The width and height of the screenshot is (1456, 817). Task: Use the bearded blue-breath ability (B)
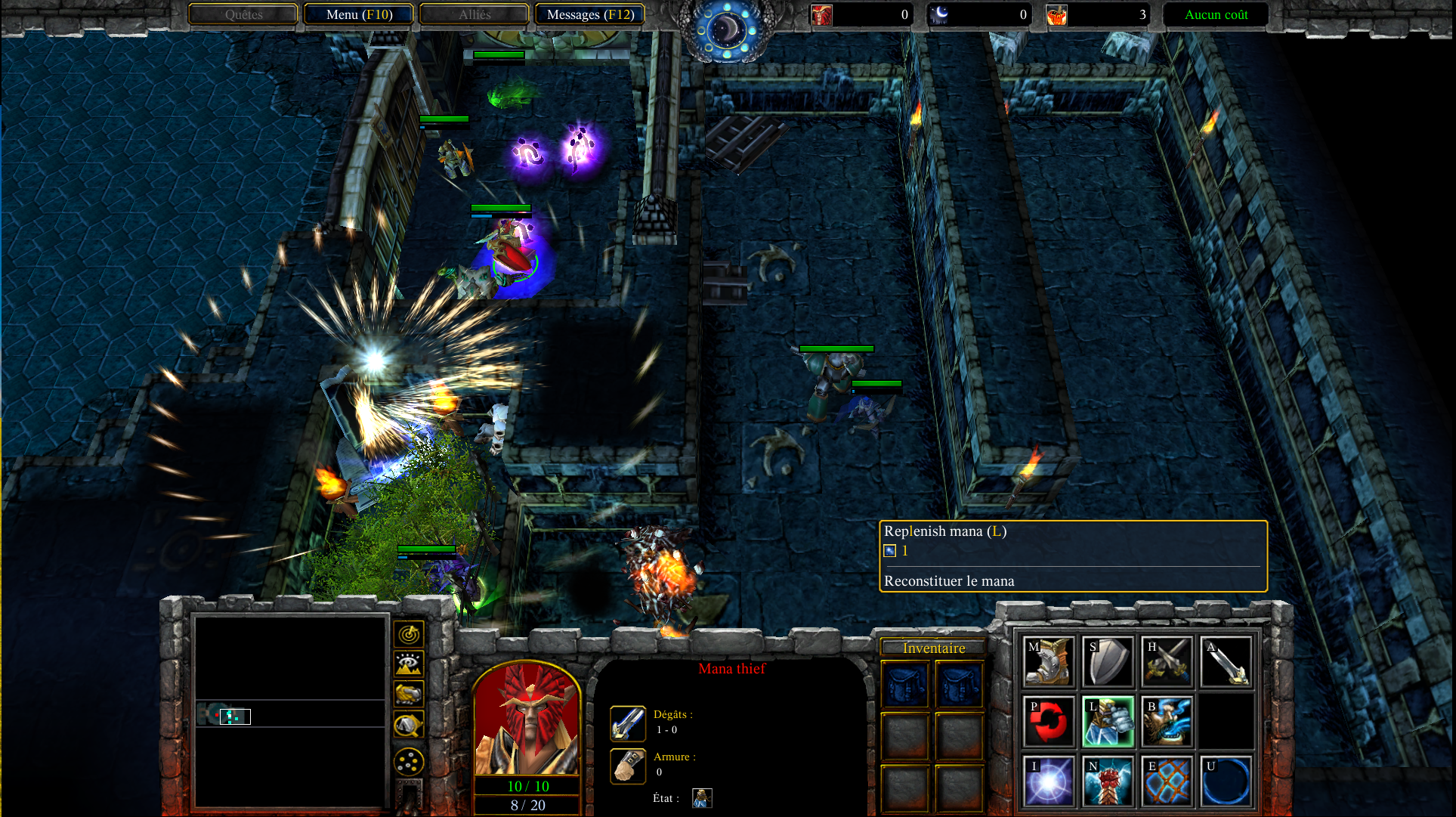point(1167,721)
